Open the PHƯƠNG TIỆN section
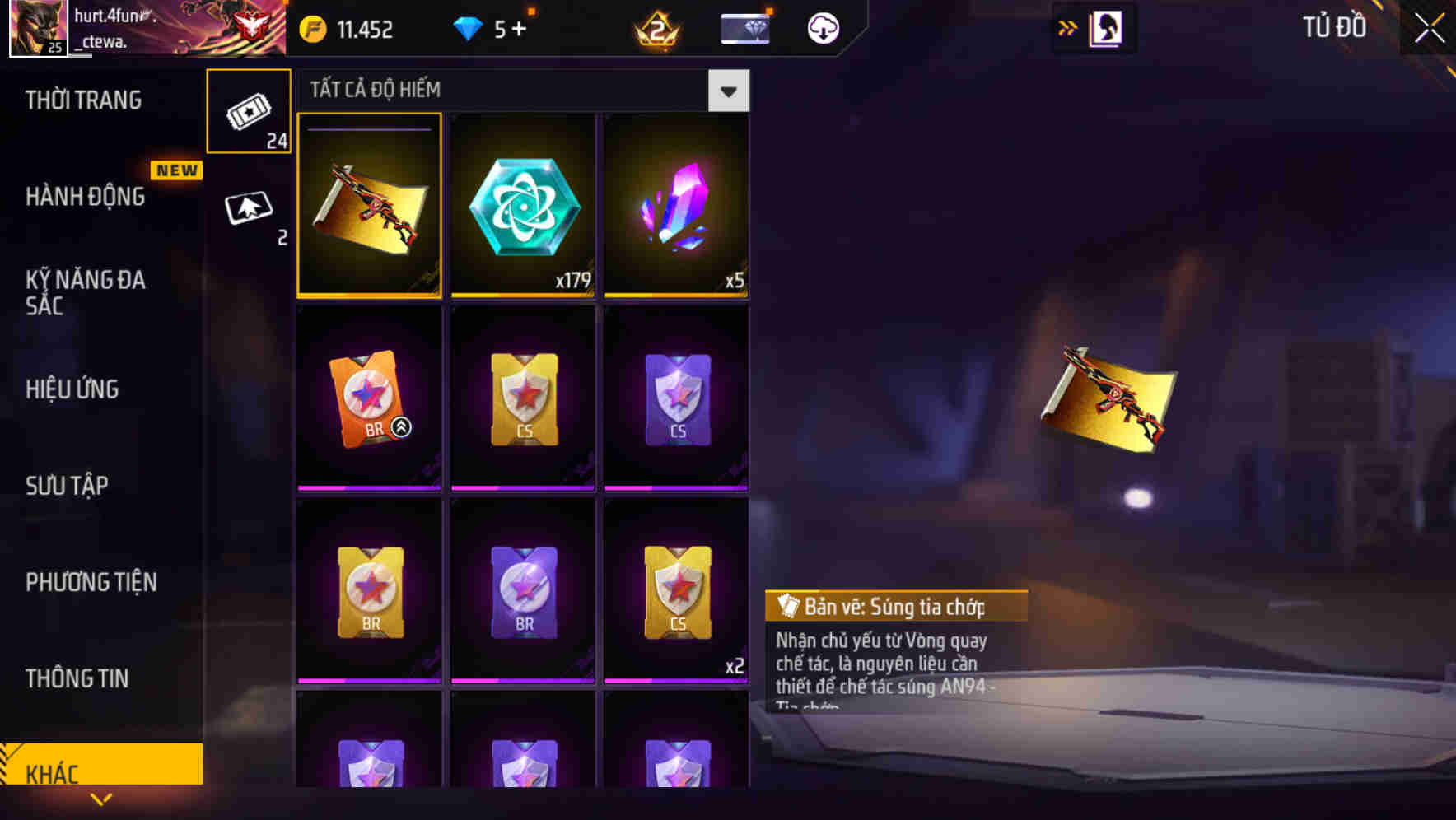The image size is (1456, 820). pos(91,581)
